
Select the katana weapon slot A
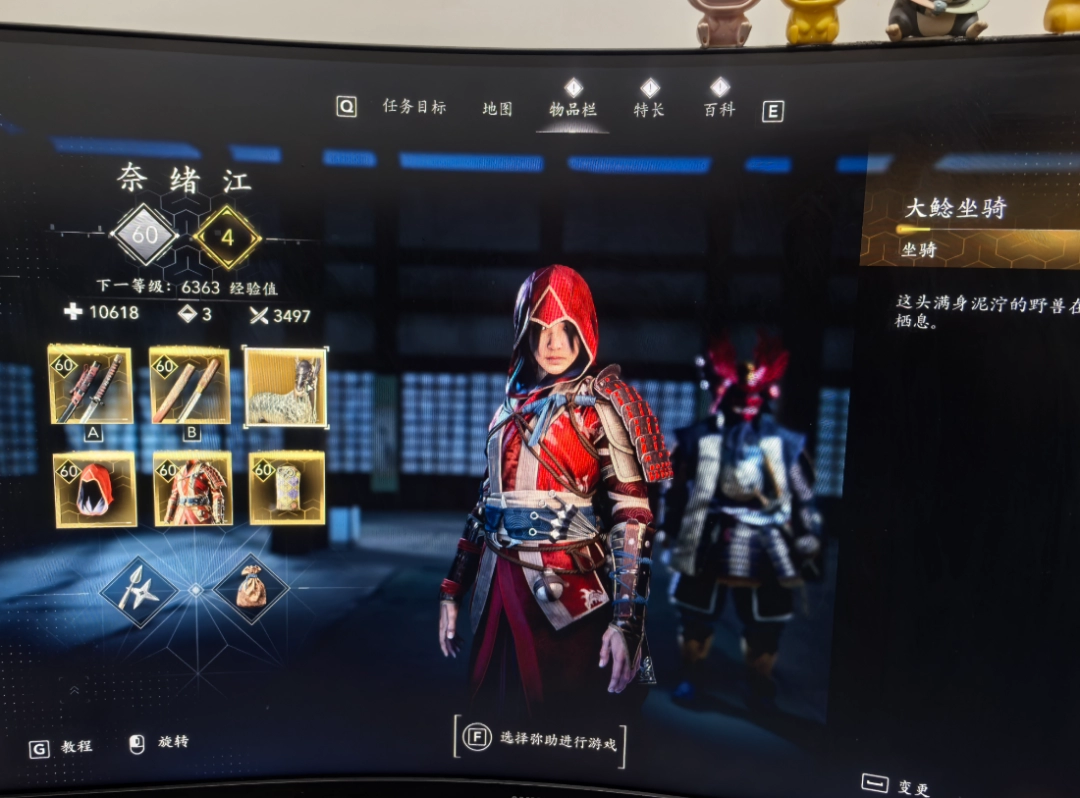[x=90, y=385]
